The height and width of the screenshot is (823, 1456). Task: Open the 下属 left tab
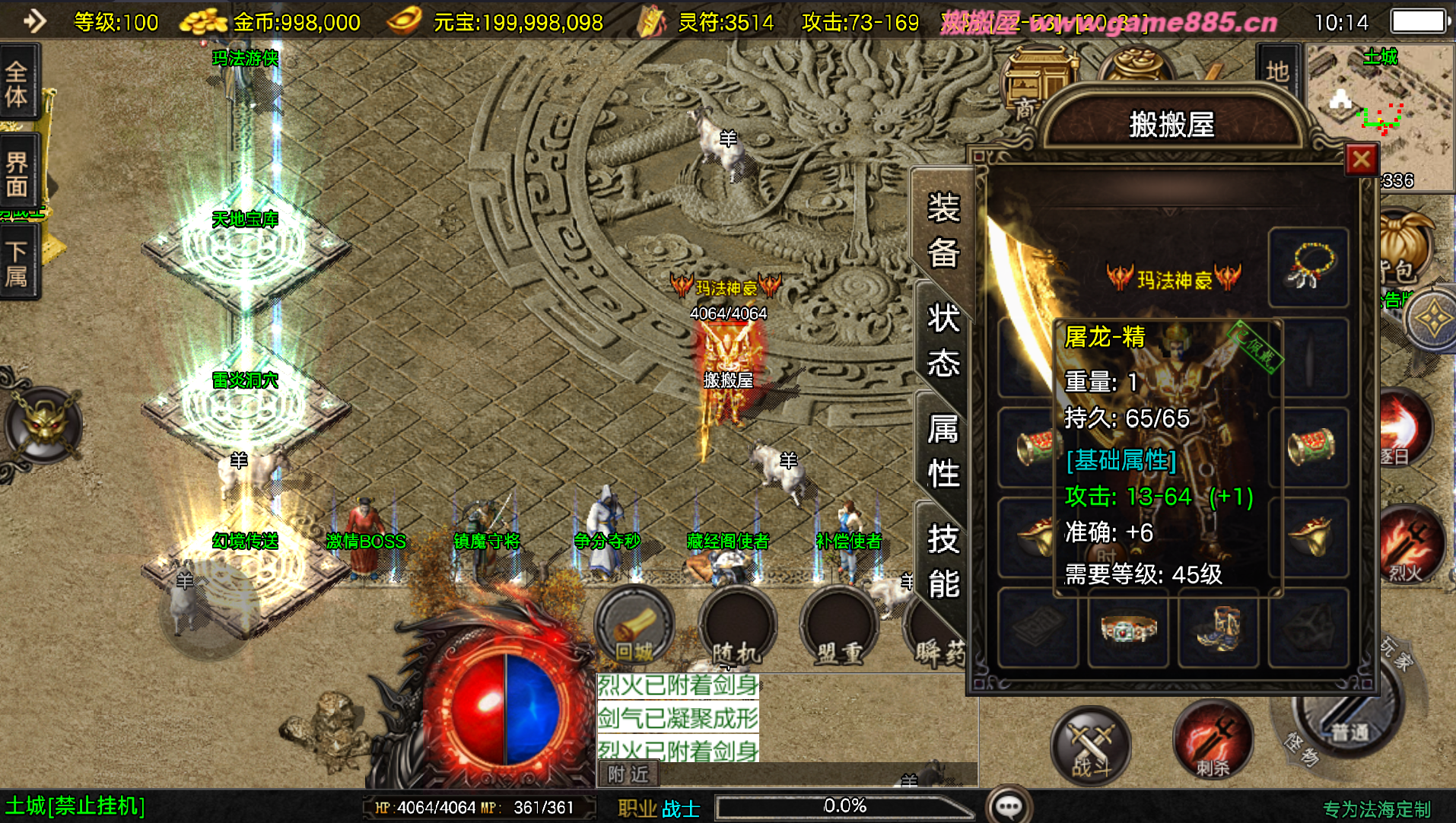17,262
